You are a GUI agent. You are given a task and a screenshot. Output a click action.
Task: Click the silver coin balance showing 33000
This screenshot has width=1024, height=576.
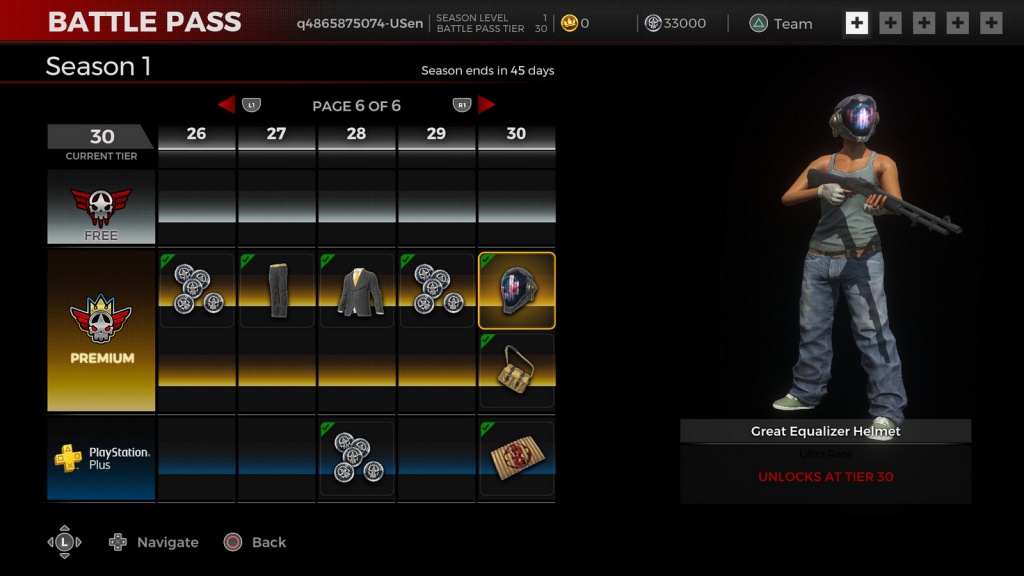coord(675,24)
